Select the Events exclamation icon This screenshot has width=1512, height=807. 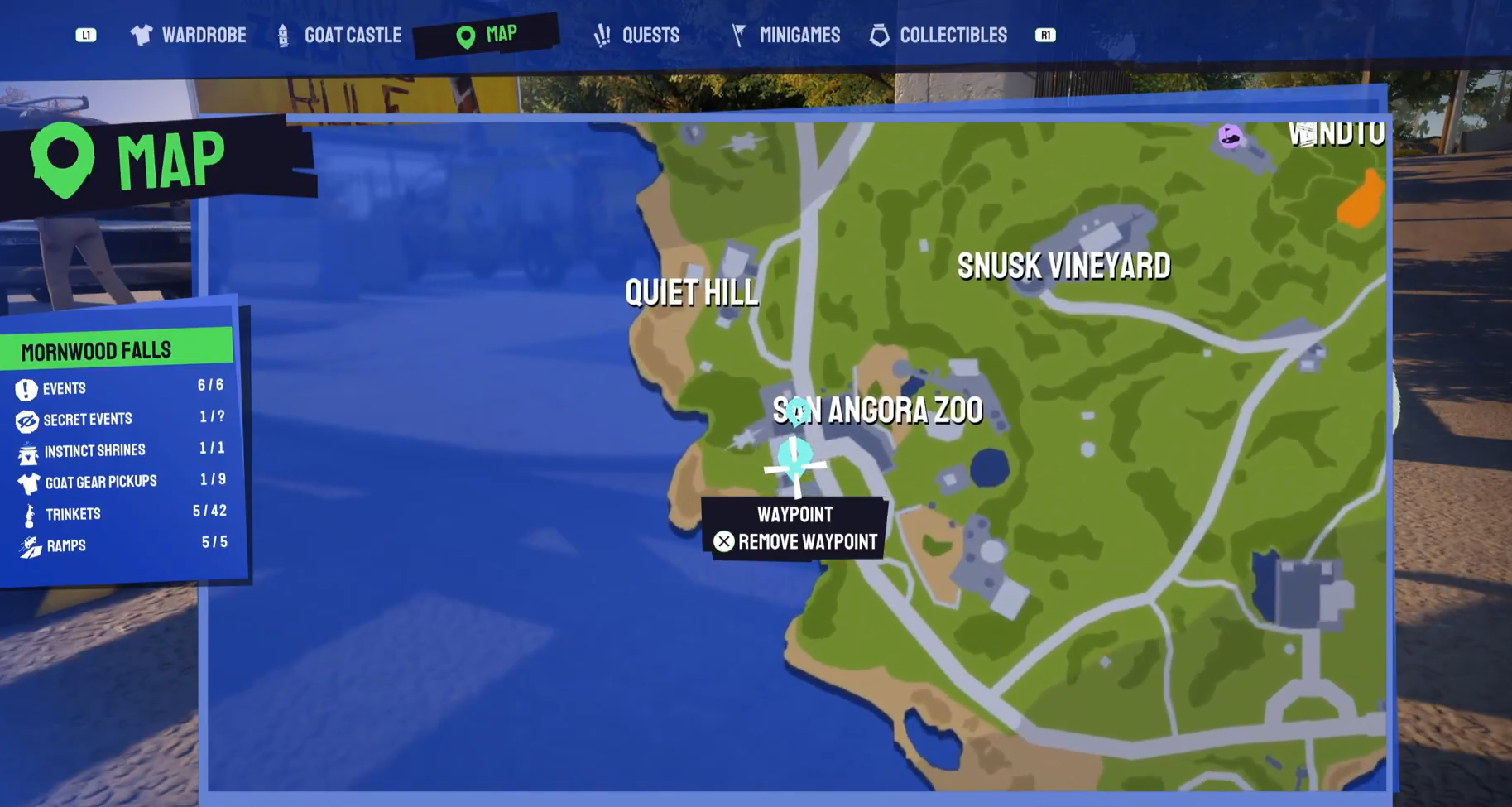[27, 388]
